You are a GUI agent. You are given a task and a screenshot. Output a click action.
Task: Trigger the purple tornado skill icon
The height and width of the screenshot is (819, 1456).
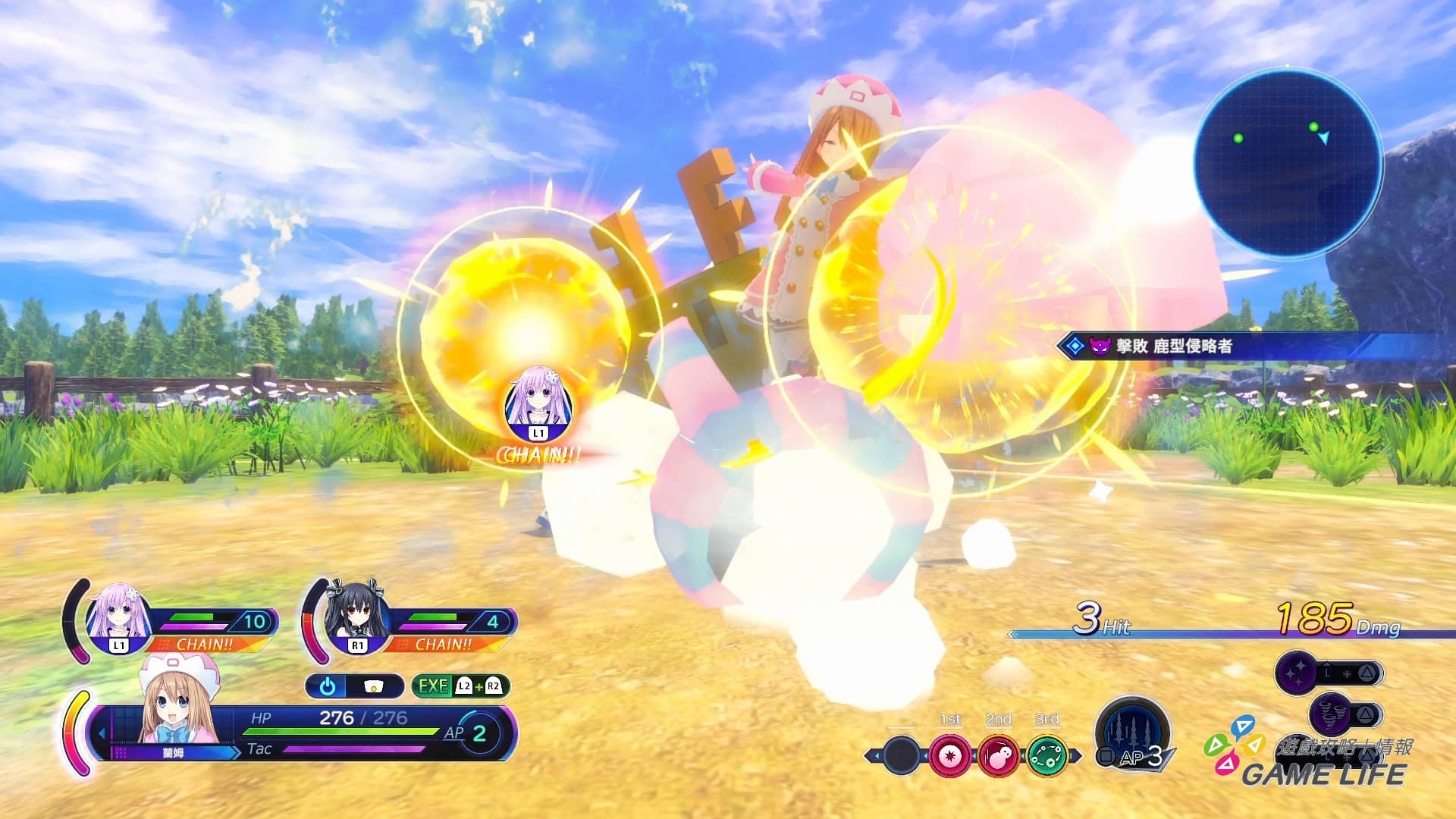pos(1329,714)
